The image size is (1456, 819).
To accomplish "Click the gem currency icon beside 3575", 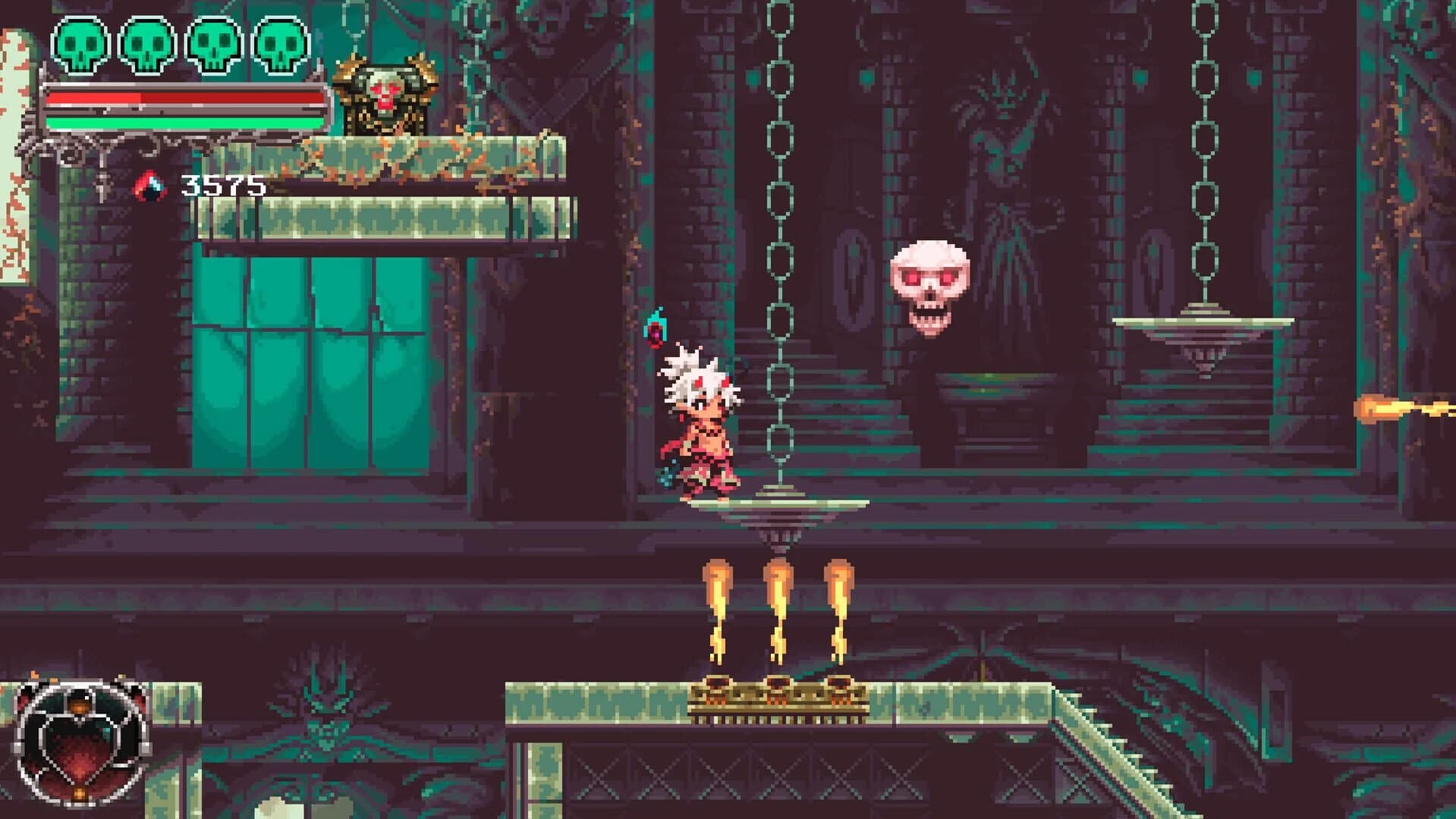I will click(x=151, y=184).
